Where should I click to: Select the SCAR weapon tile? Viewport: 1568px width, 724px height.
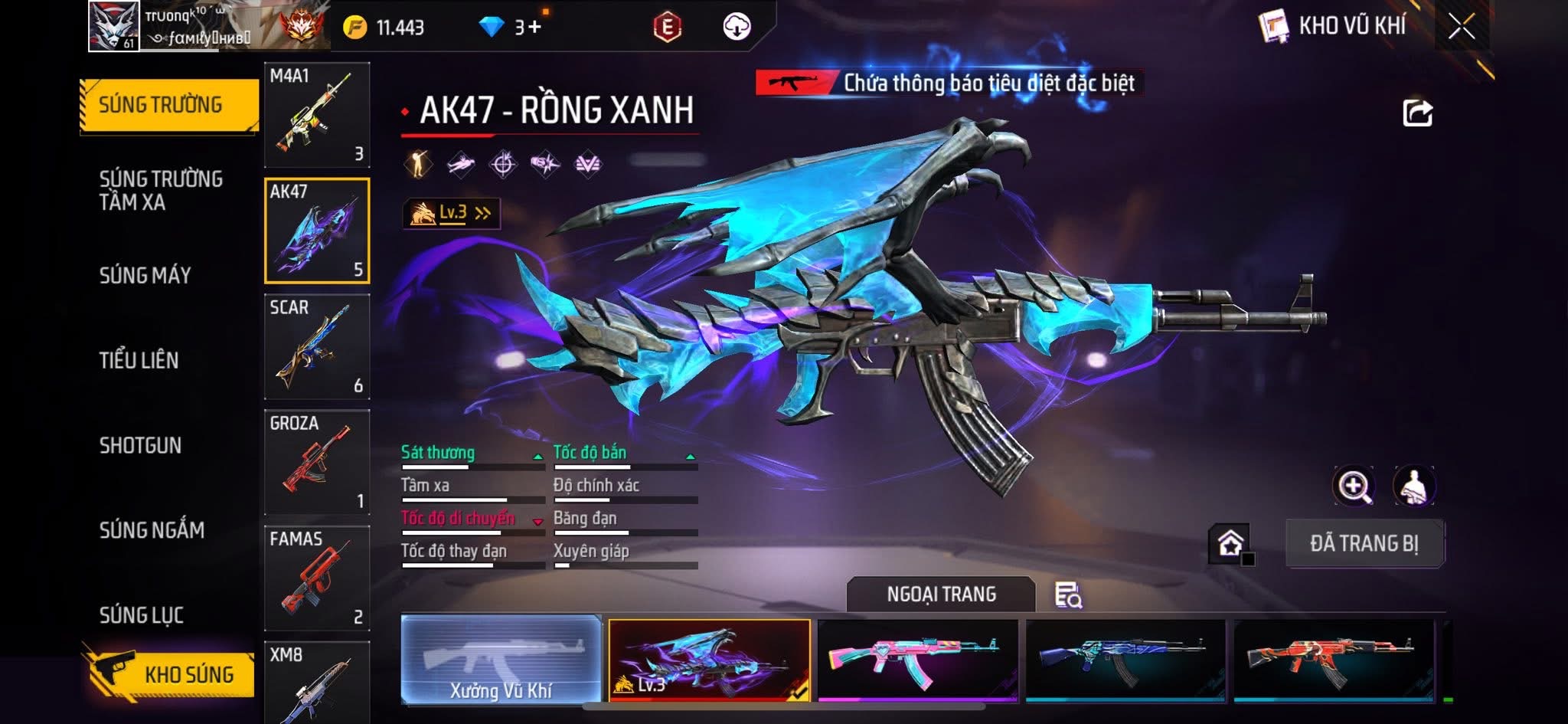(317, 347)
